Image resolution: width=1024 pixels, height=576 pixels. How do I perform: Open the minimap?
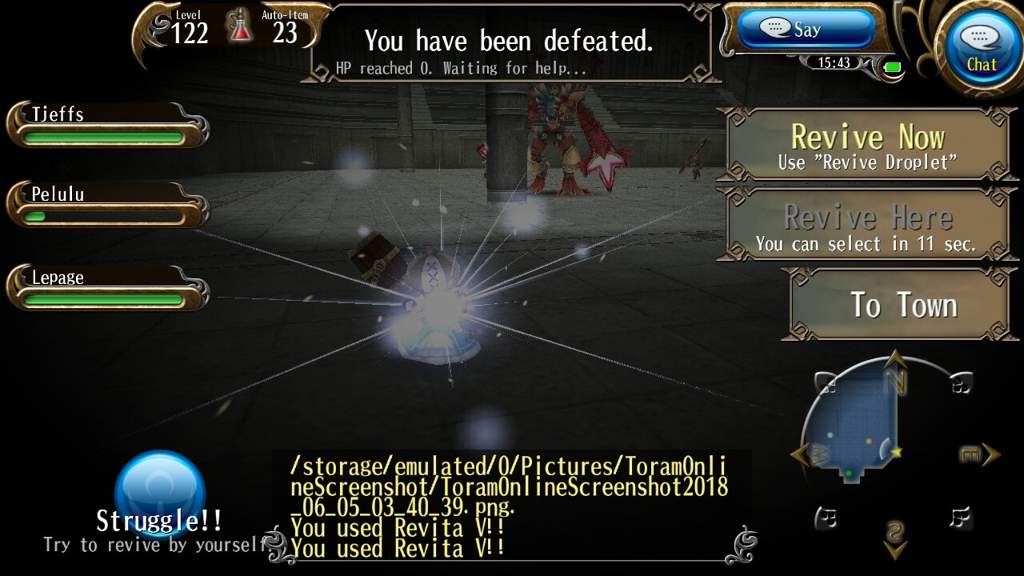[x=855, y=429]
